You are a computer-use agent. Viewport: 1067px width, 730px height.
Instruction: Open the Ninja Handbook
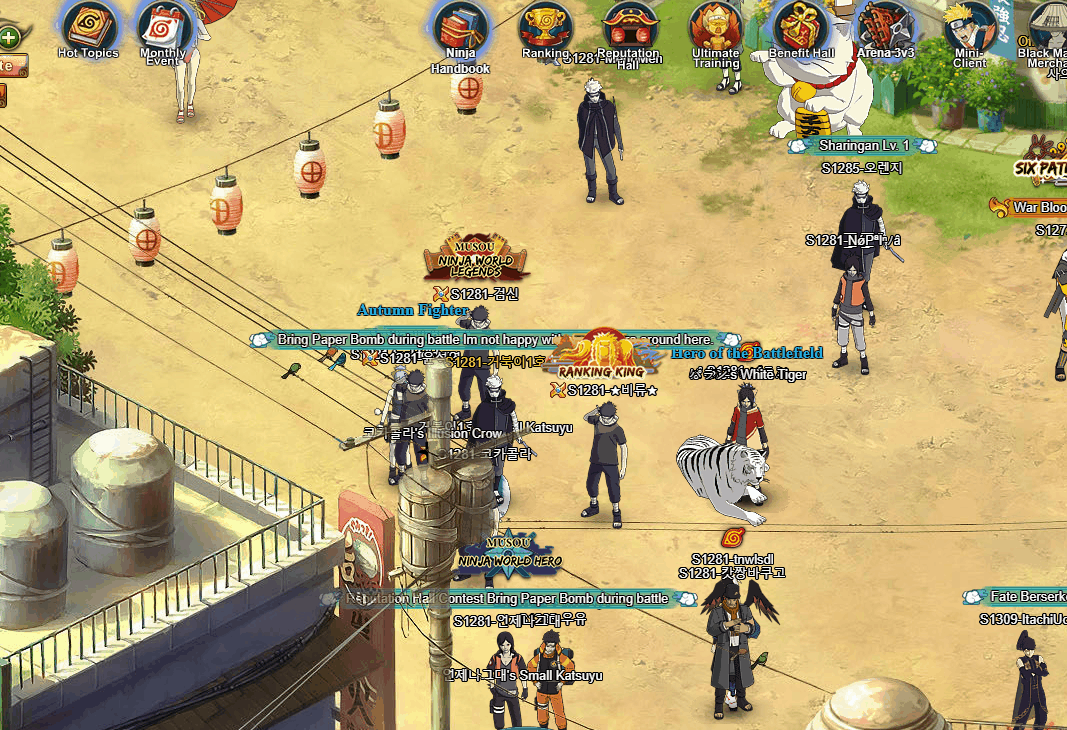point(460,28)
